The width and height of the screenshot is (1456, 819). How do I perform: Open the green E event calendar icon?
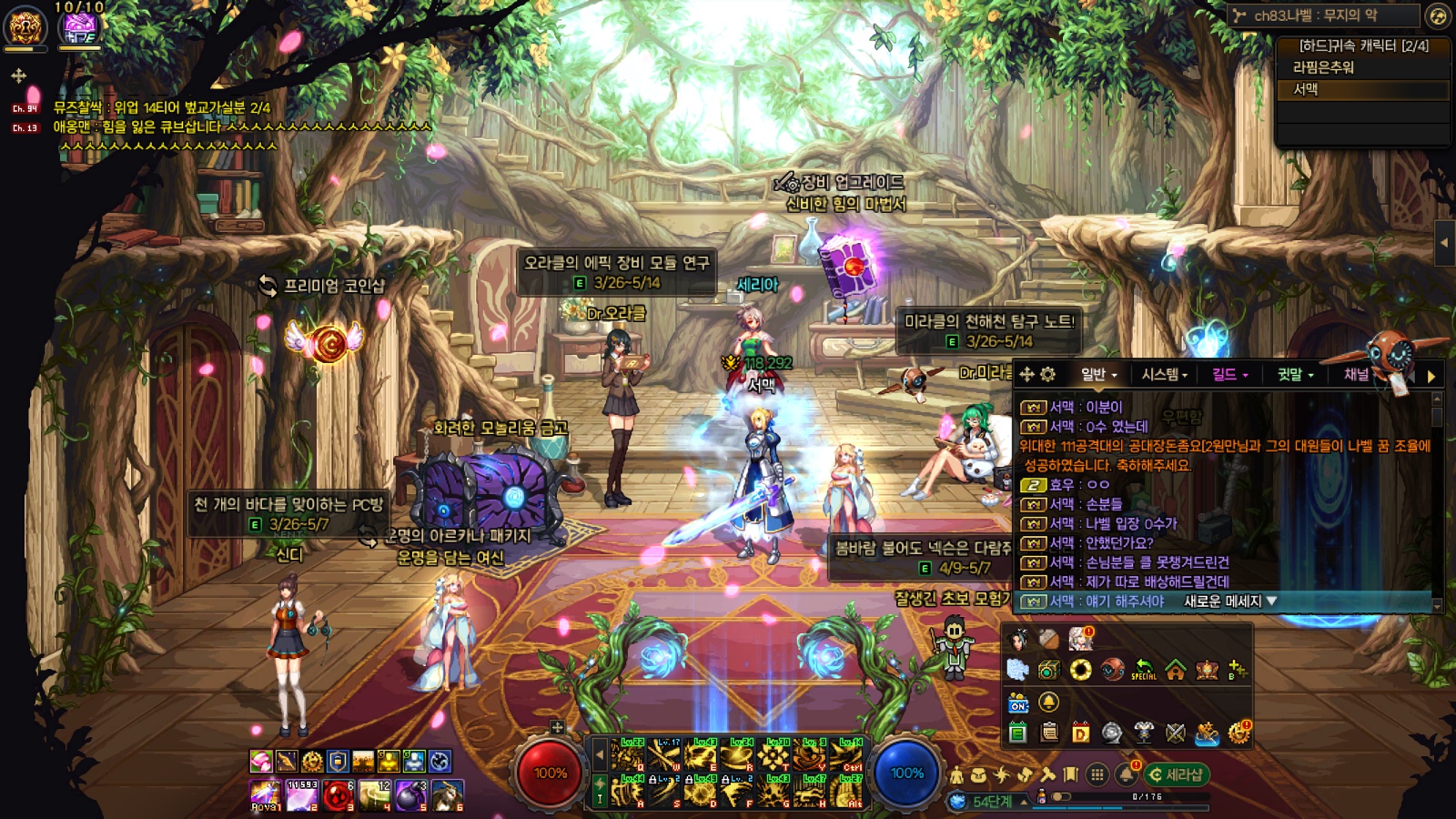point(1017,733)
